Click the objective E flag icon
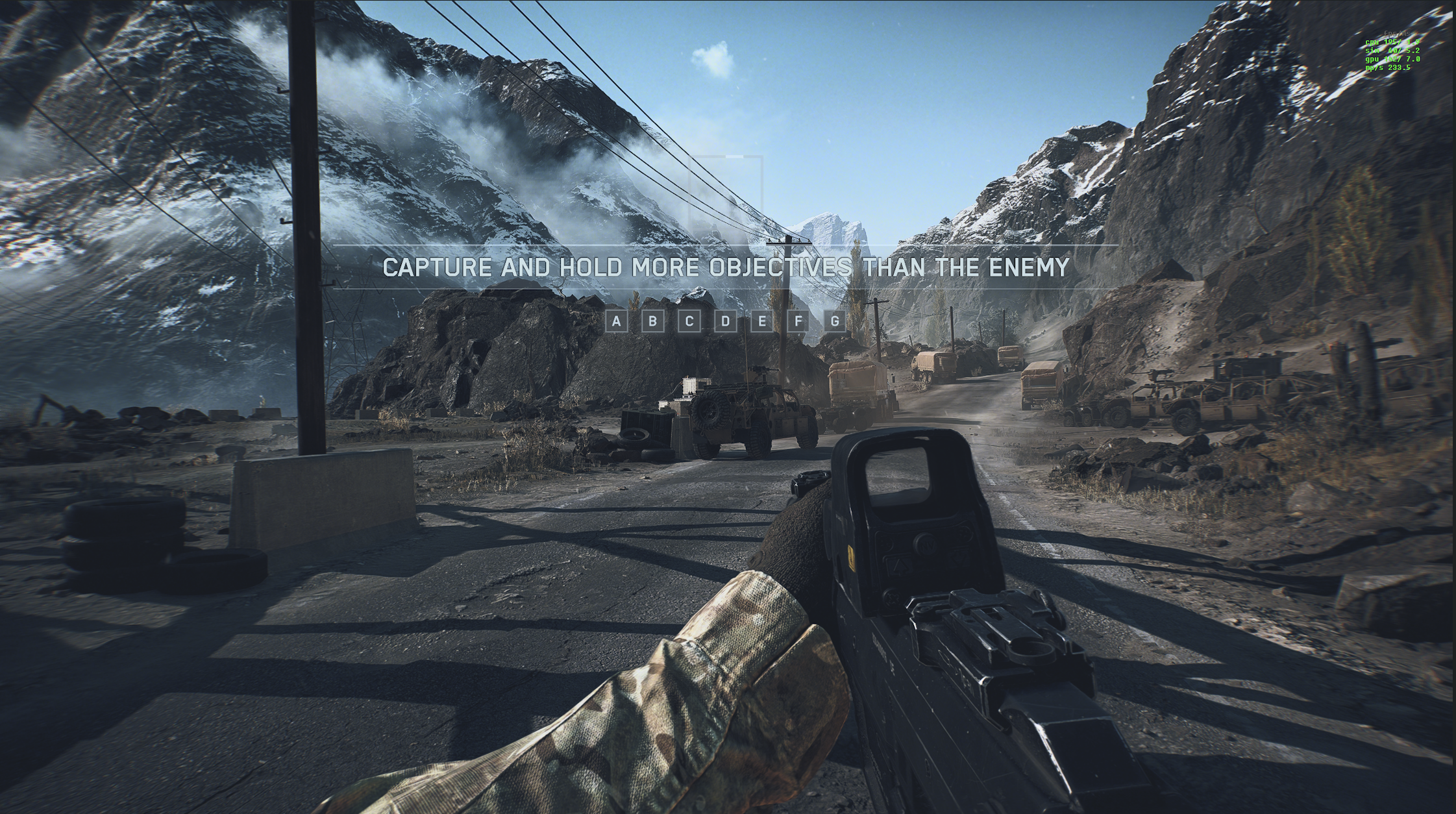 [762, 321]
